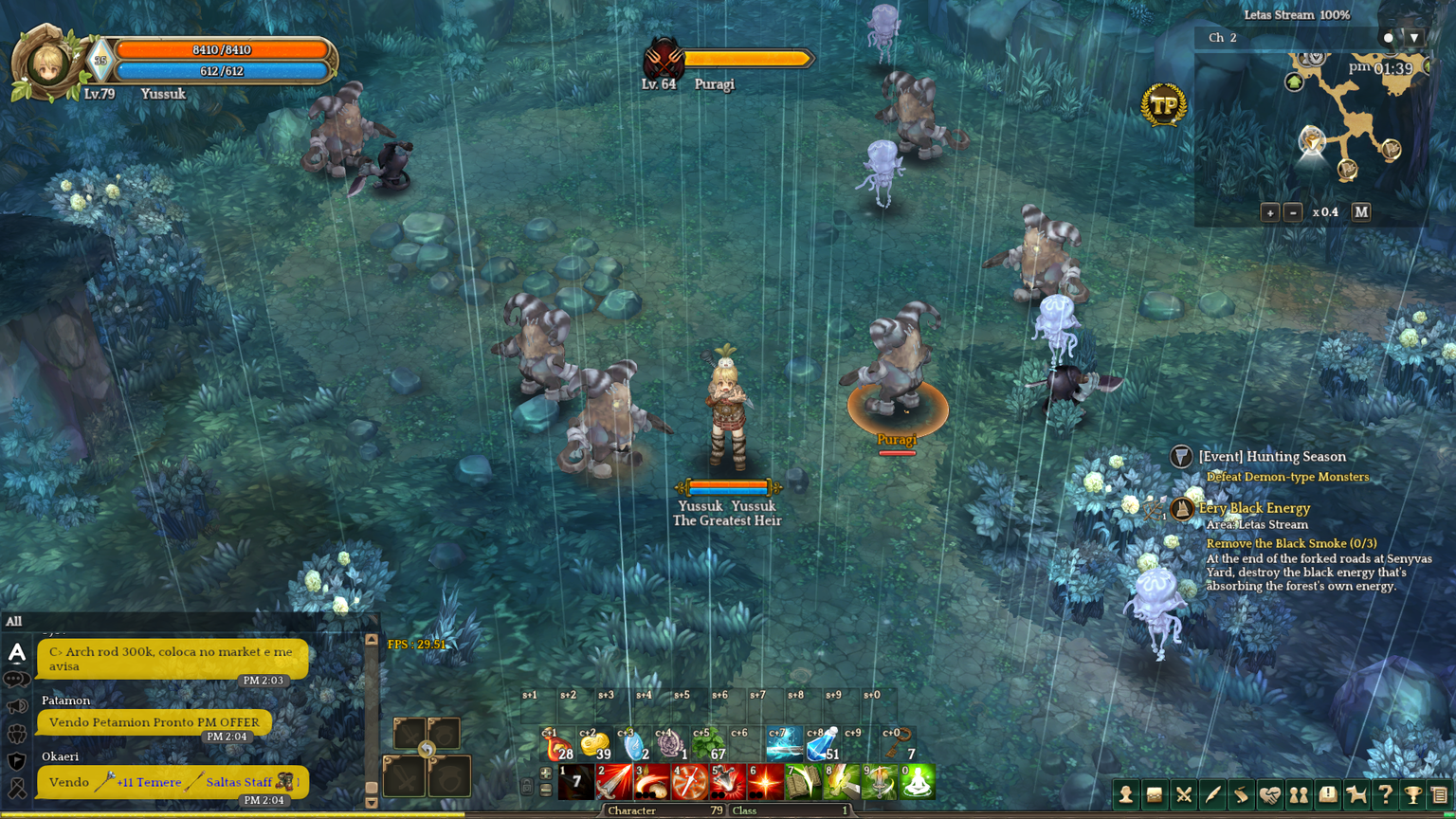Use the red potion in the c+1 slot
Viewport: 1456px width, 819px height.
pyautogui.click(x=557, y=746)
